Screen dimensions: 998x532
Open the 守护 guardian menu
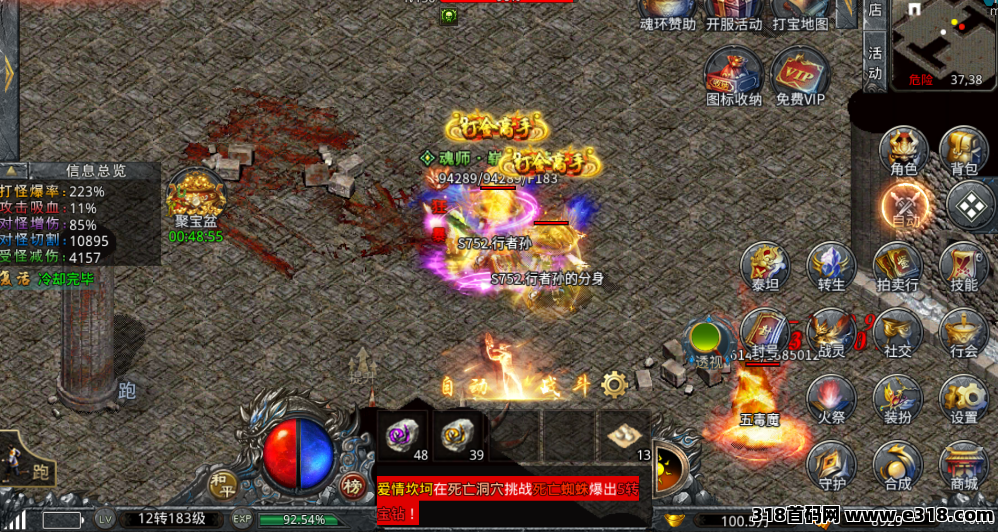(x=831, y=465)
